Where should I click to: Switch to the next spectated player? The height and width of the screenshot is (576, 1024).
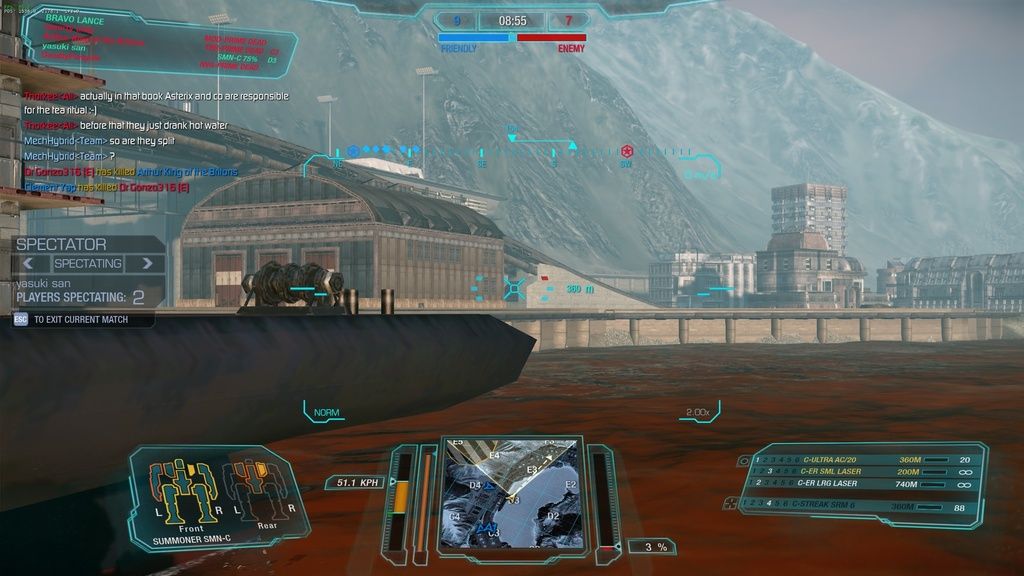point(148,264)
